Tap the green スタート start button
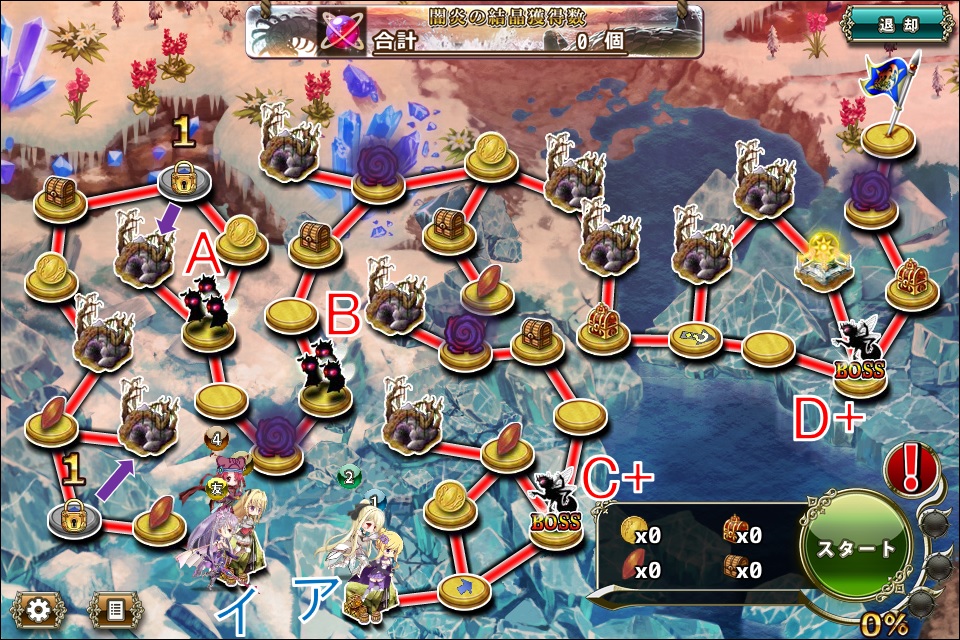Viewport: 960px width, 640px height. pyautogui.click(x=856, y=549)
